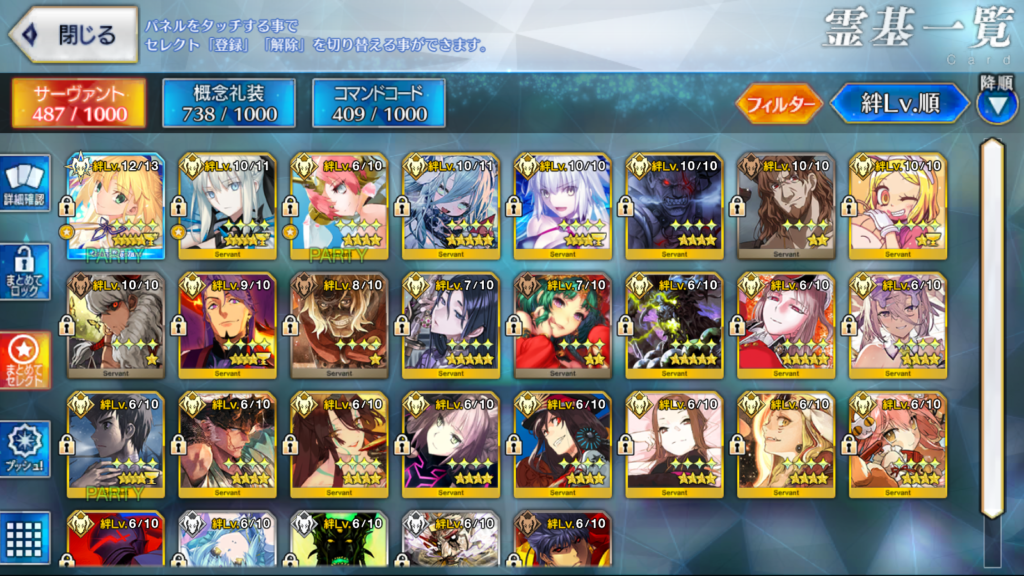
Task: Select the green-haired servant with bond Lv.7/10
Action: coord(563,326)
